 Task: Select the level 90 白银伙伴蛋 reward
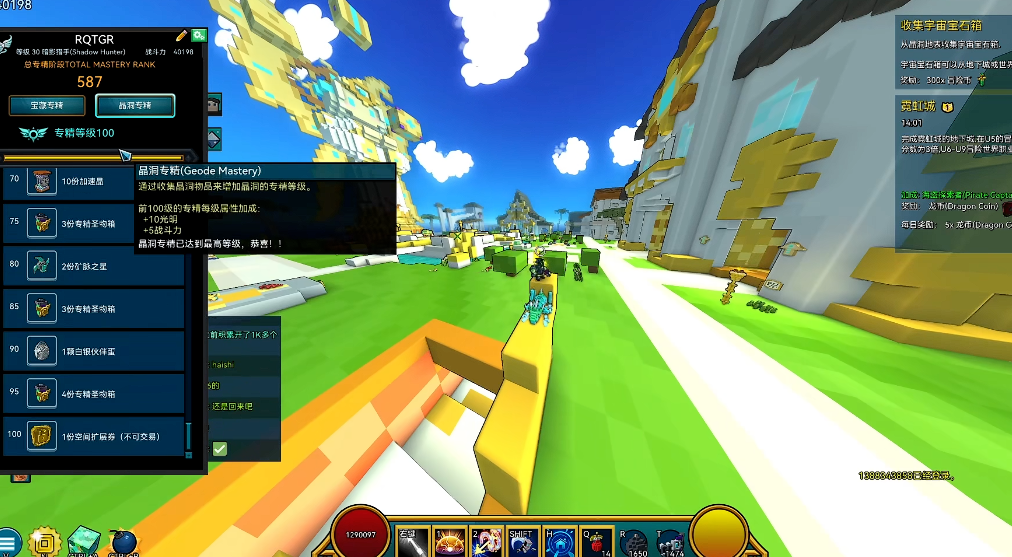(94, 351)
